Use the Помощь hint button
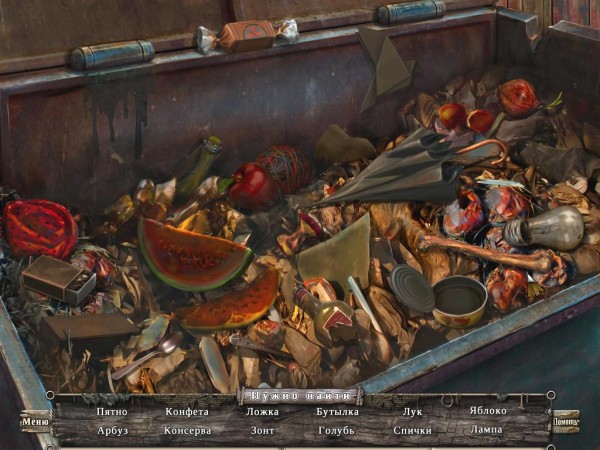Viewport: 600px width, 450px height. (566, 421)
